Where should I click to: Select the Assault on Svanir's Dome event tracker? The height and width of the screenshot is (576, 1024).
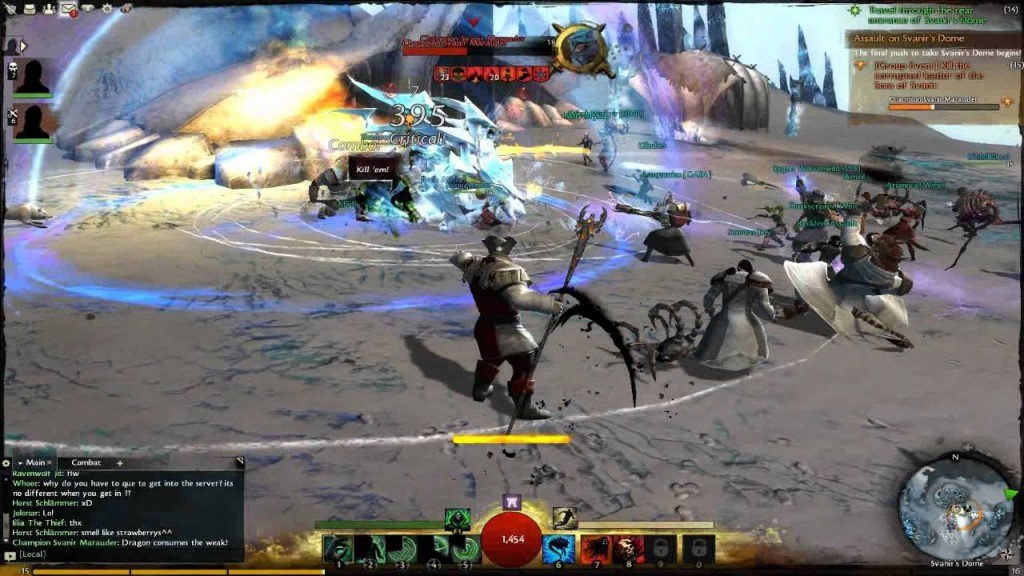pyautogui.click(x=920, y=40)
